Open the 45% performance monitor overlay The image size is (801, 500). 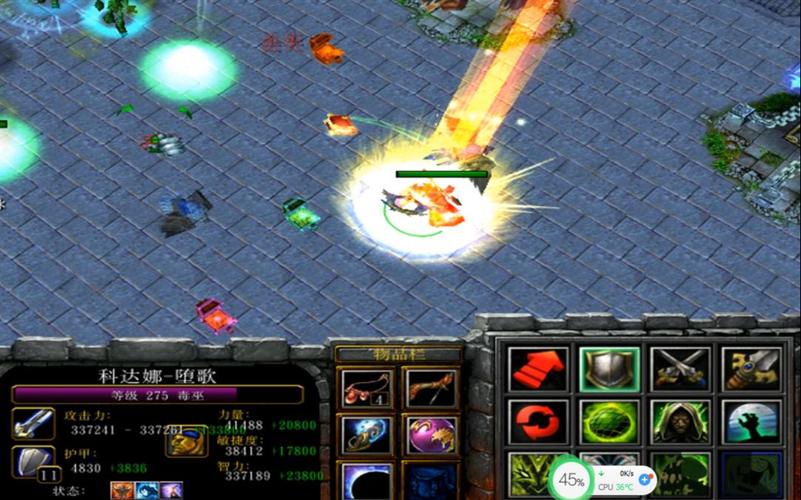pyautogui.click(x=572, y=480)
